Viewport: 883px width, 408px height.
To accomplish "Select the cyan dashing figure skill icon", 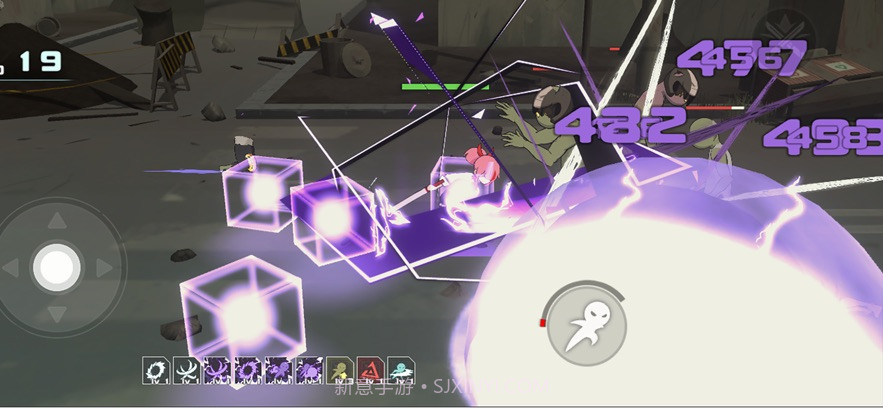I will coord(402,371).
